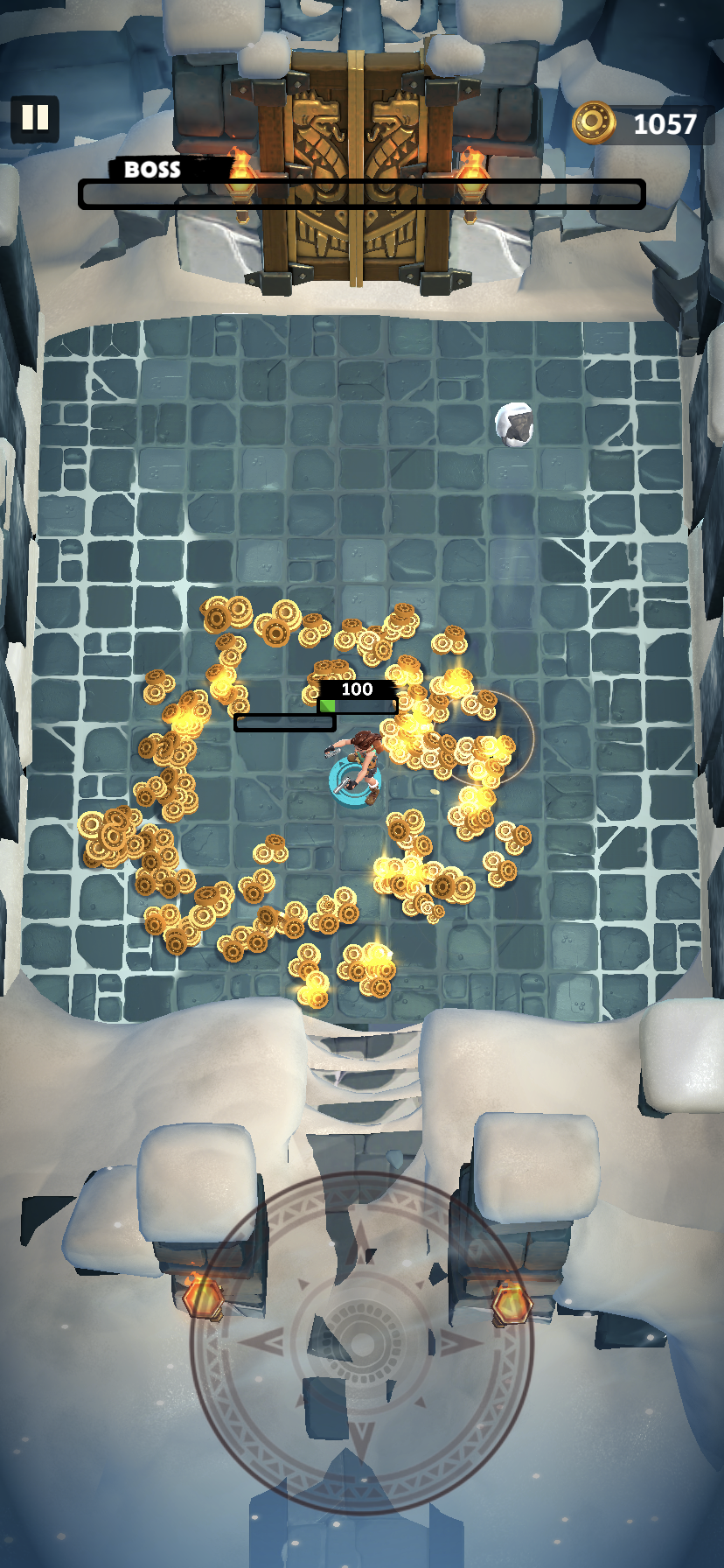Pause the game with the pause button
724x1568 pixels.
tap(35, 118)
